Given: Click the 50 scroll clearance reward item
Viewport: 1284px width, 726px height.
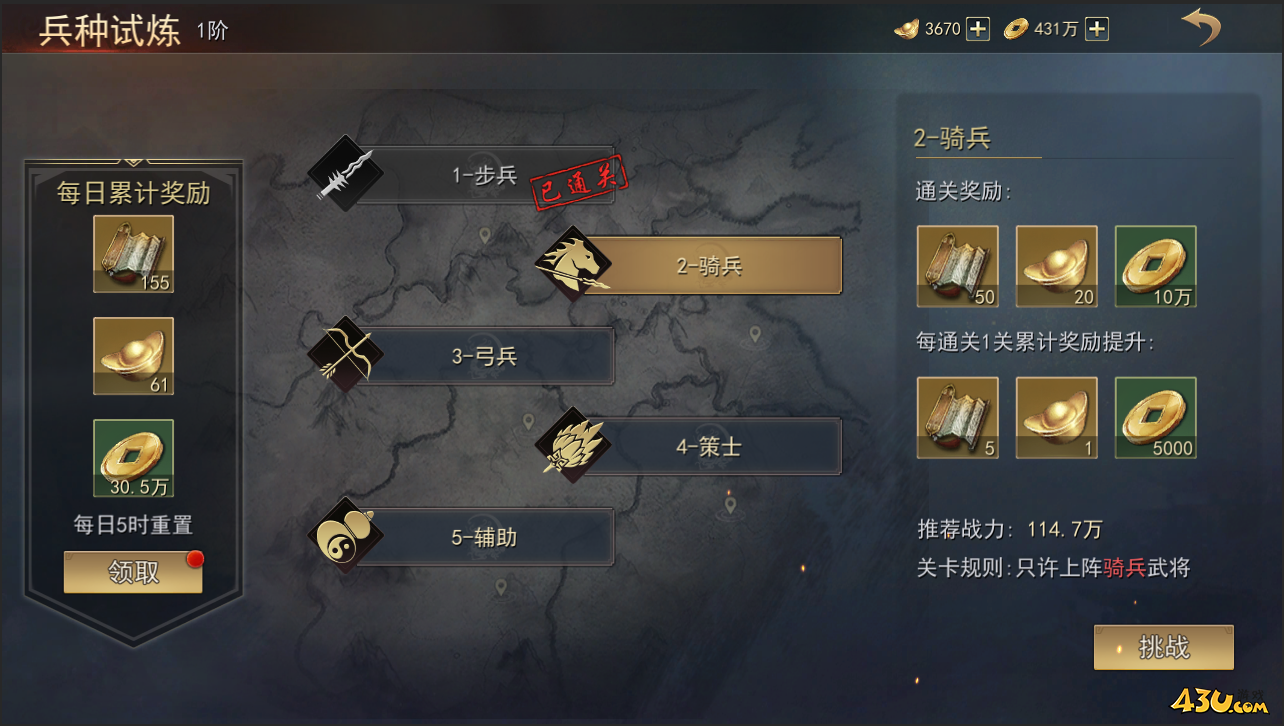Looking at the screenshot, I should click(957, 265).
